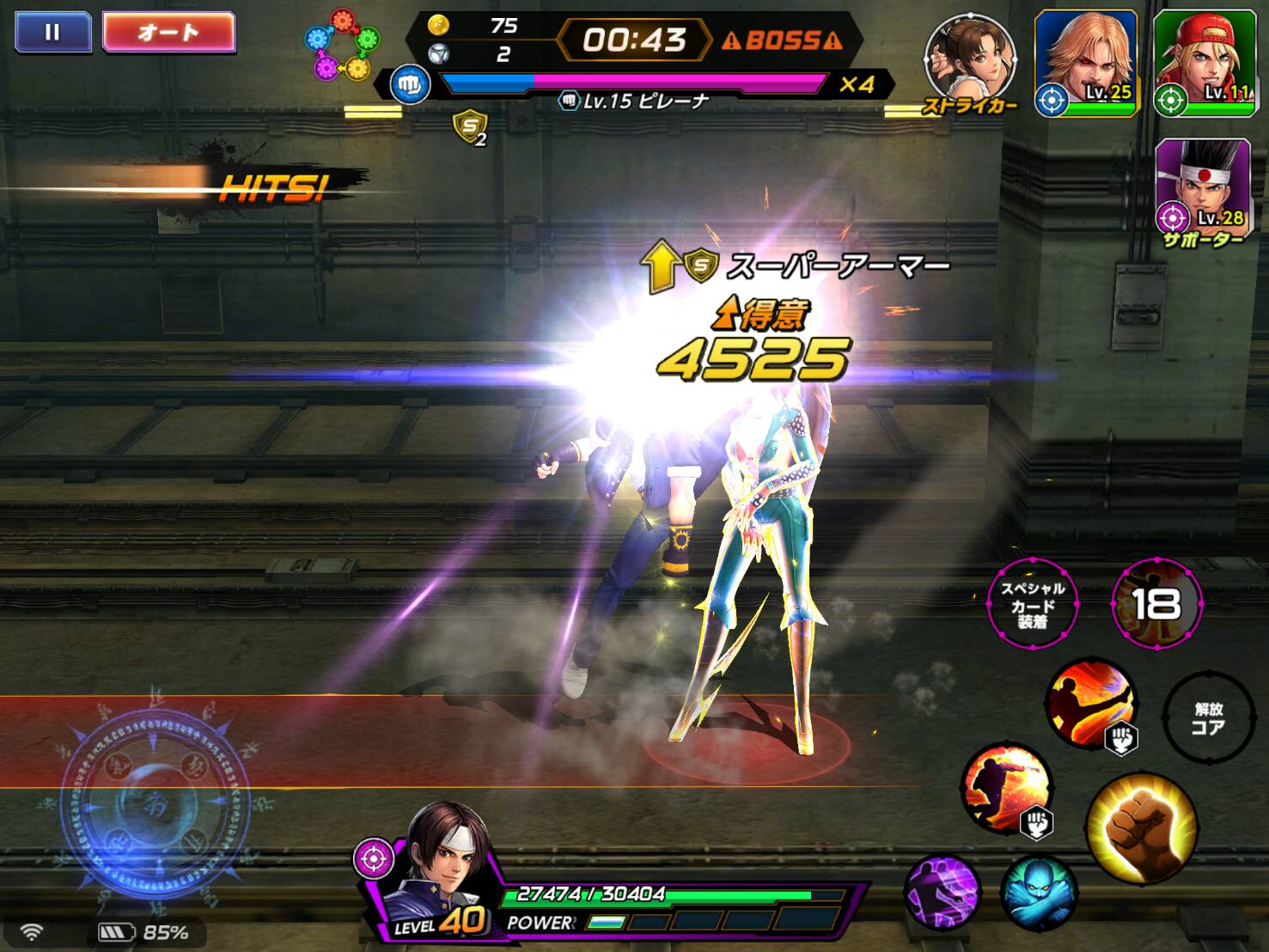
Task: Use the flying kick skill icon
Action: coord(1091,703)
